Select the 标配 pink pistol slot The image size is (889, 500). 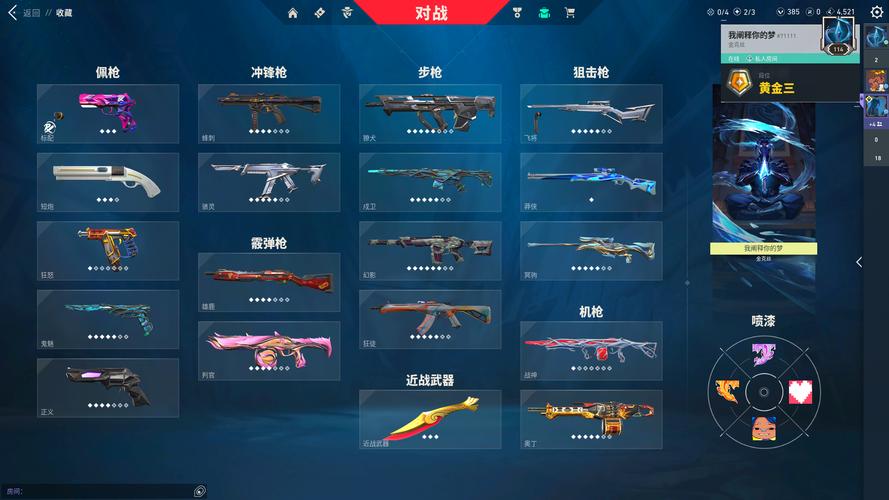108,113
